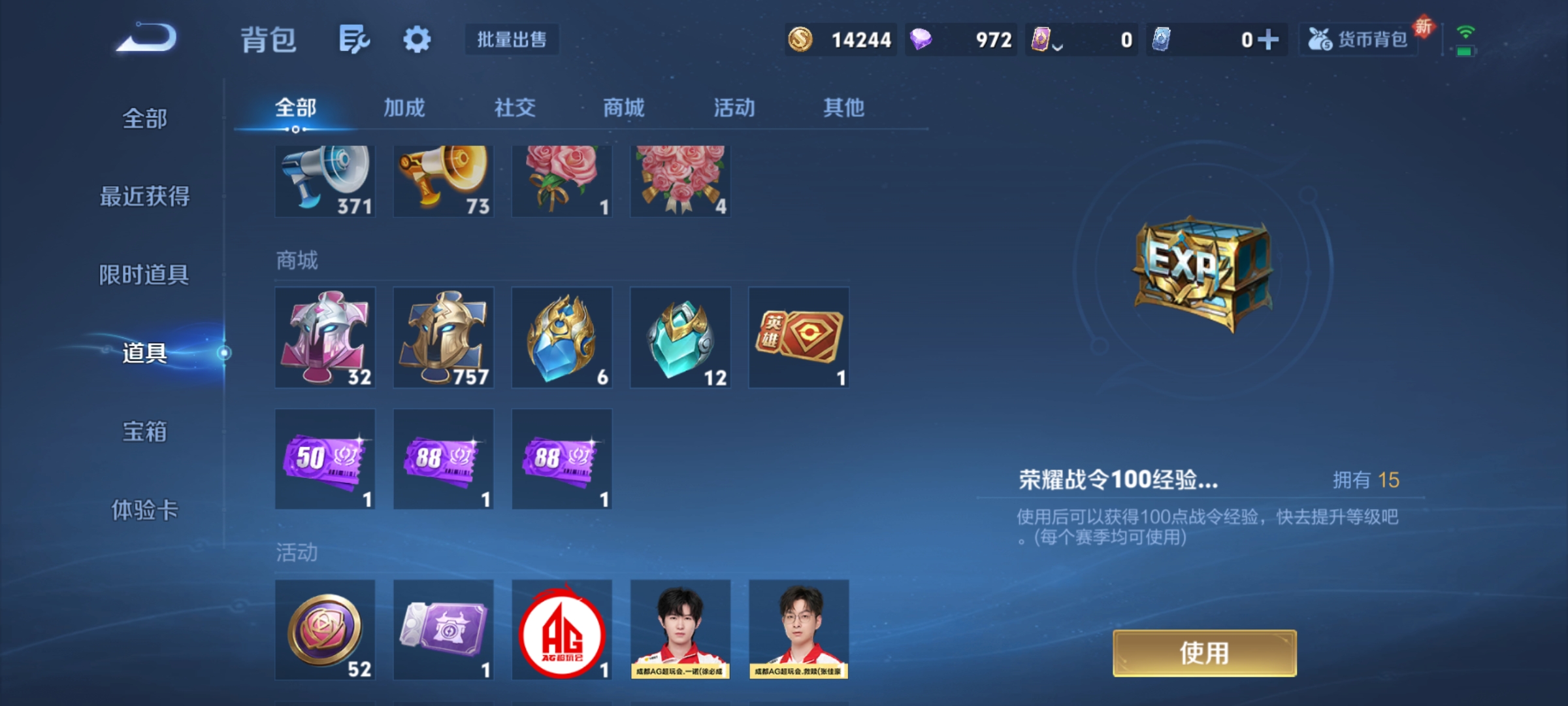Viewport: 1568px width, 706px height.
Task: Select the 50 purple coupon item
Action: [325, 459]
